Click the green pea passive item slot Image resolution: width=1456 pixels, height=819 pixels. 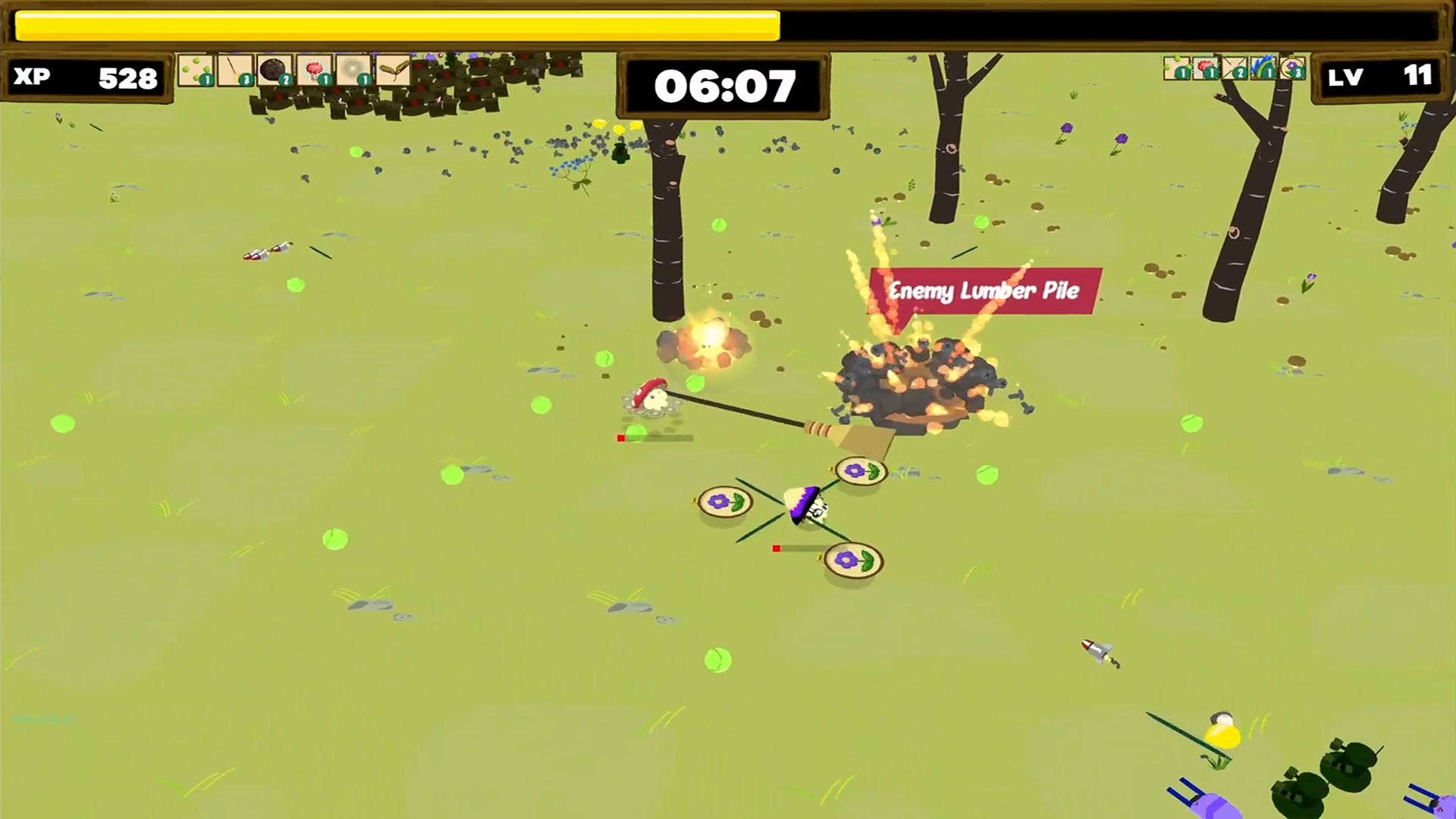(x=1176, y=67)
